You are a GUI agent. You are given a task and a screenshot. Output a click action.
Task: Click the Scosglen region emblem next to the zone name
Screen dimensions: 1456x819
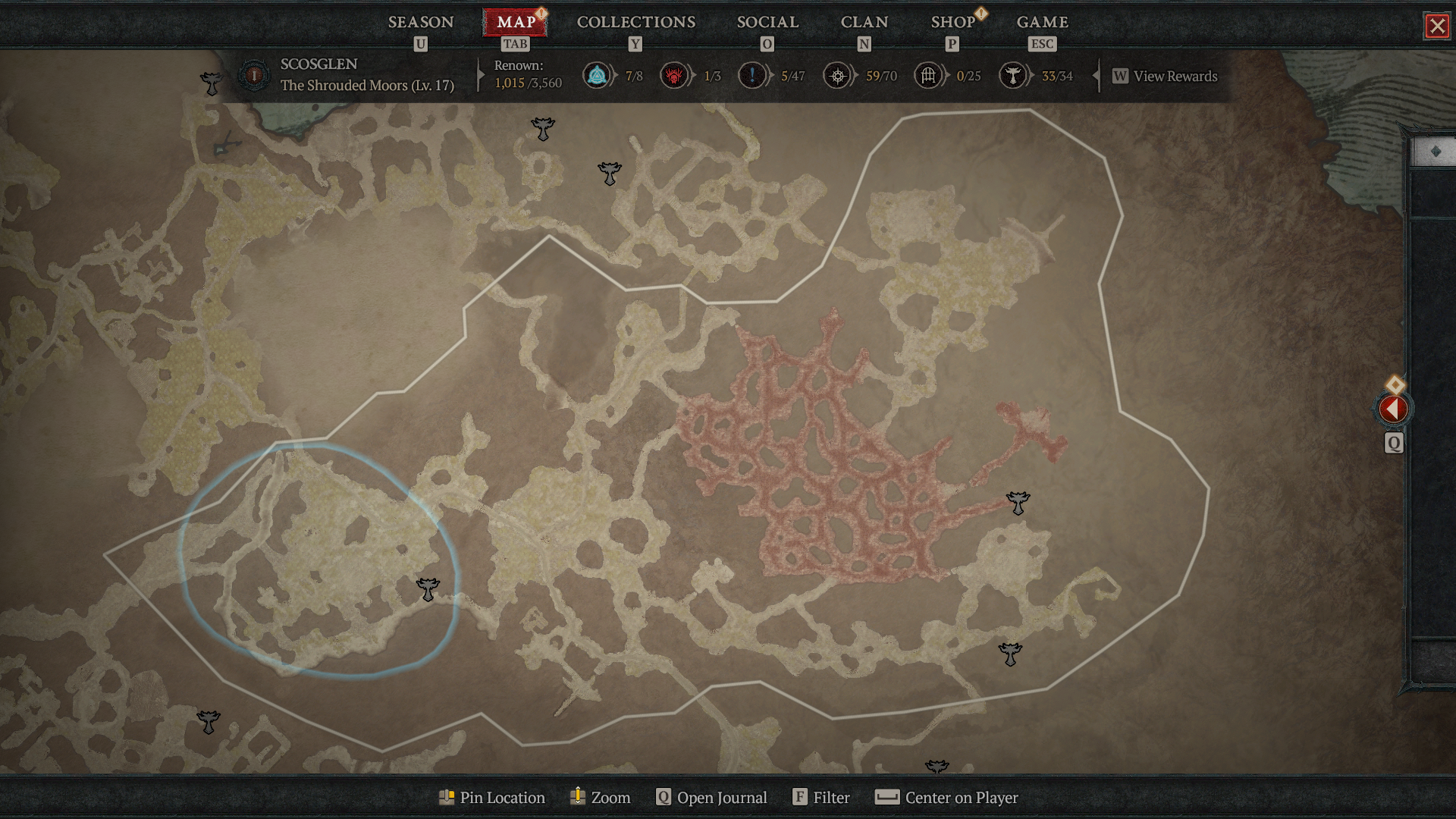point(253,76)
